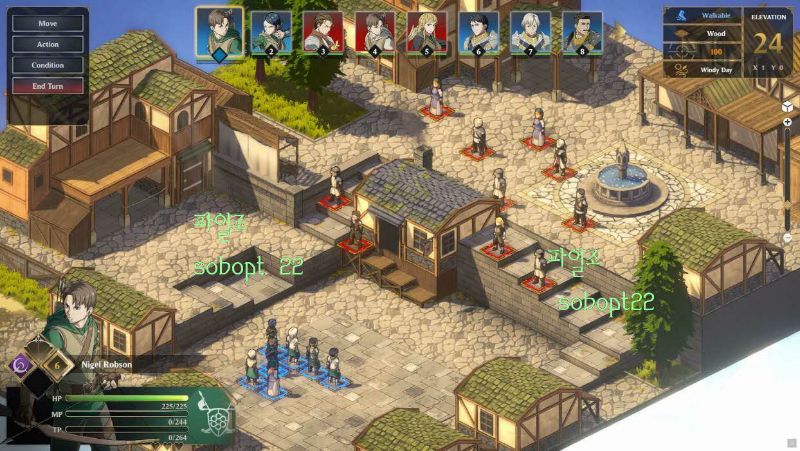Image resolution: width=800 pixels, height=451 pixels.
Task: Choose turn-order portrait numbered 4
Action: (374, 32)
